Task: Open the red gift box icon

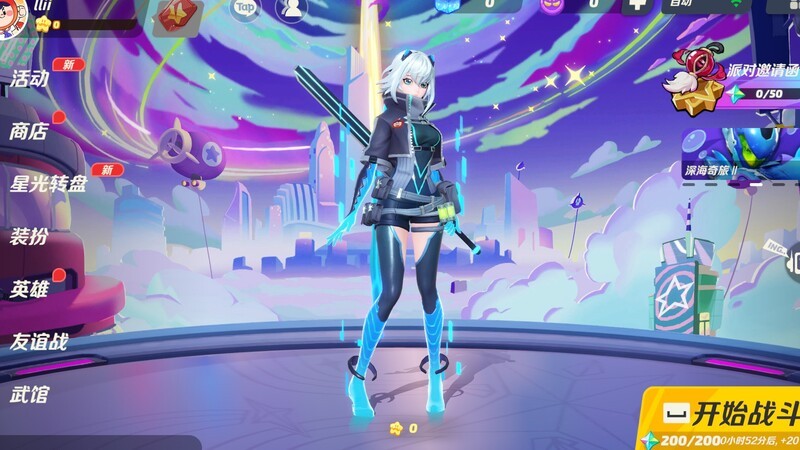Action: point(180,14)
